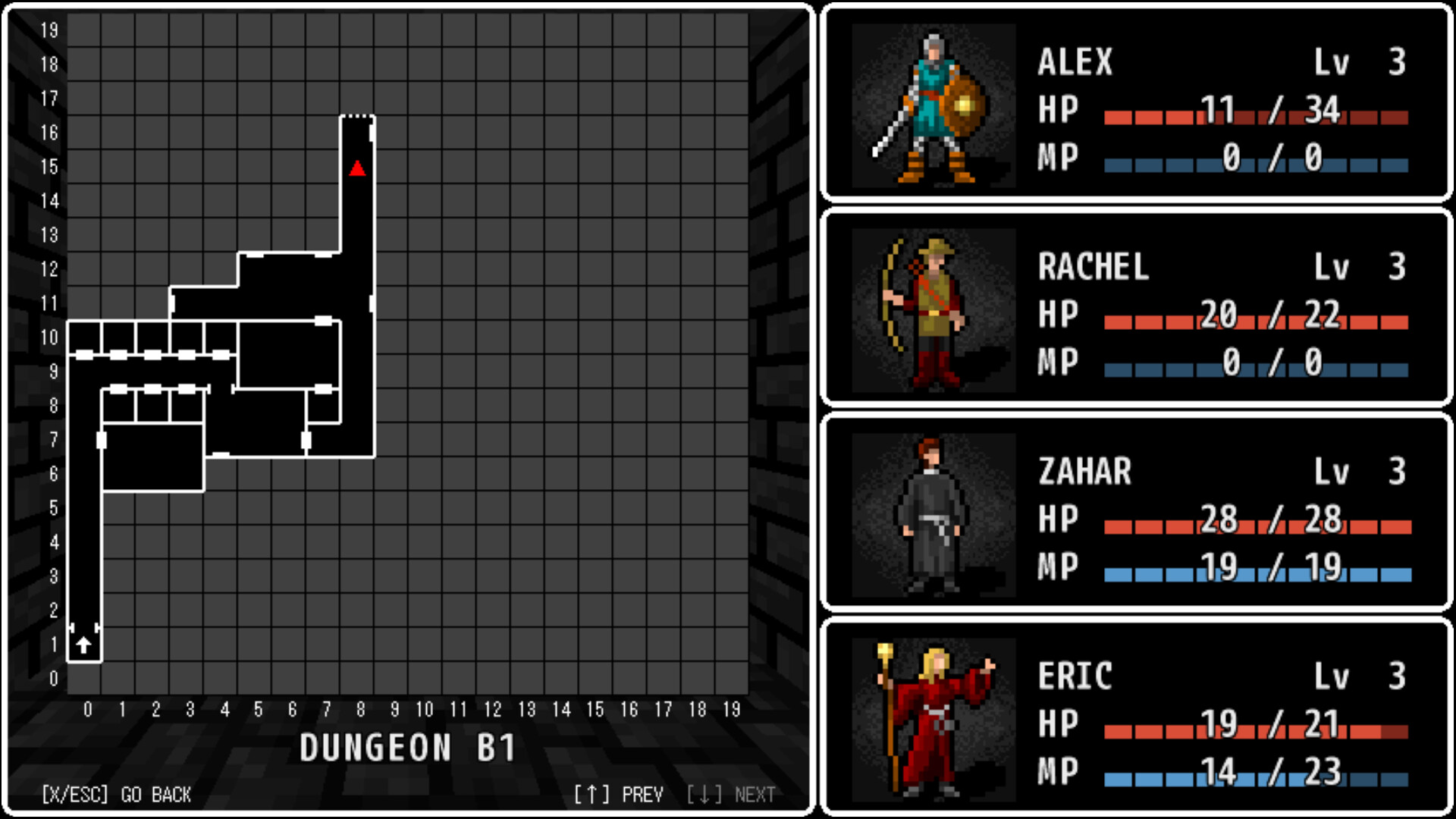Click the DUNGEON B1 map title

(x=409, y=747)
